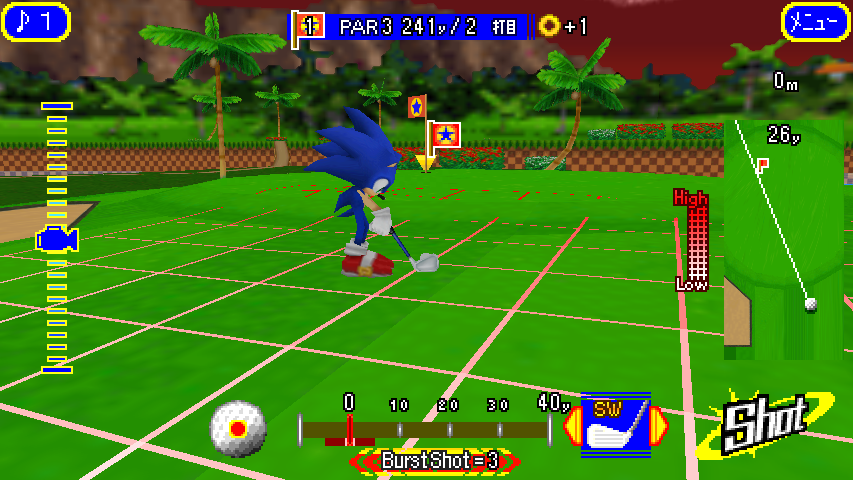This screenshot has height=480, width=853.
Task: Switch to the next club with right arrow
Action: coord(659,426)
